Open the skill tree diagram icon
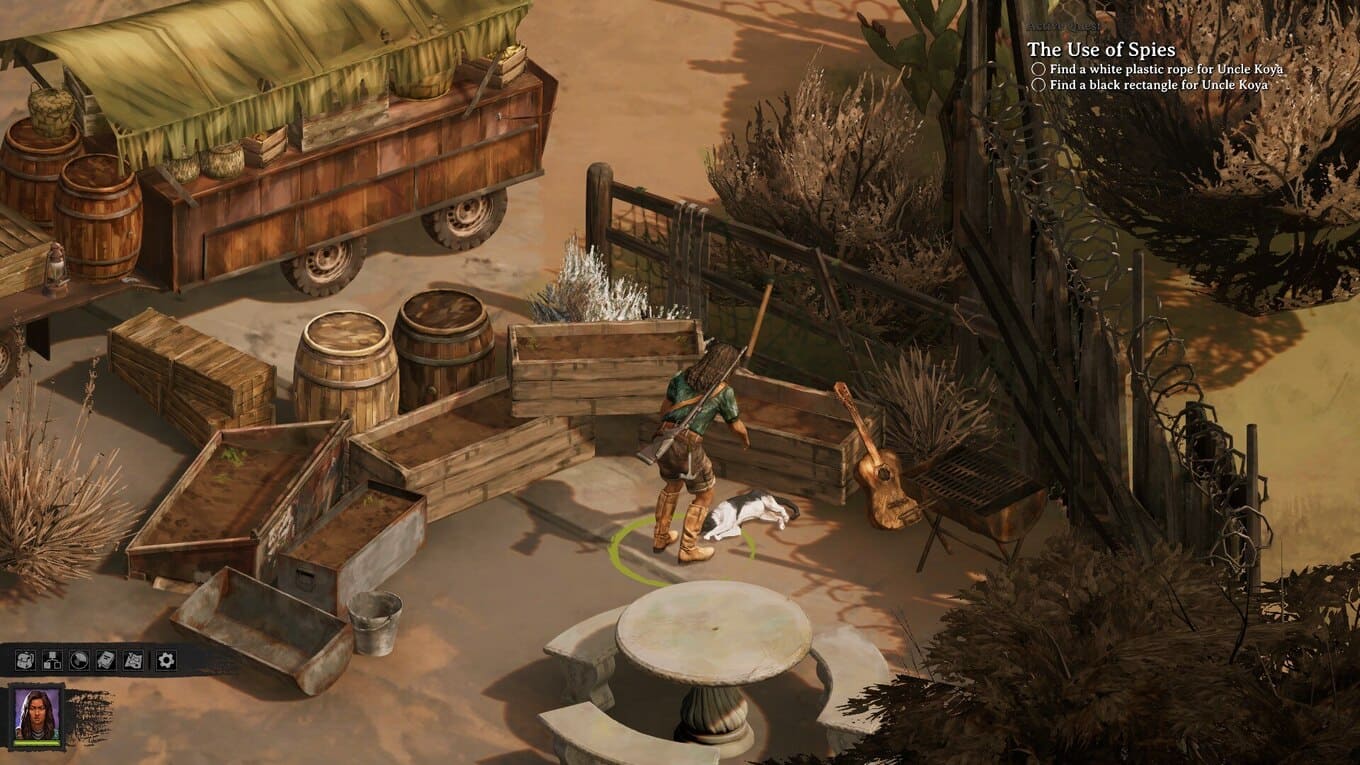Viewport: 1360px width, 765px height. tap(52, 660)
